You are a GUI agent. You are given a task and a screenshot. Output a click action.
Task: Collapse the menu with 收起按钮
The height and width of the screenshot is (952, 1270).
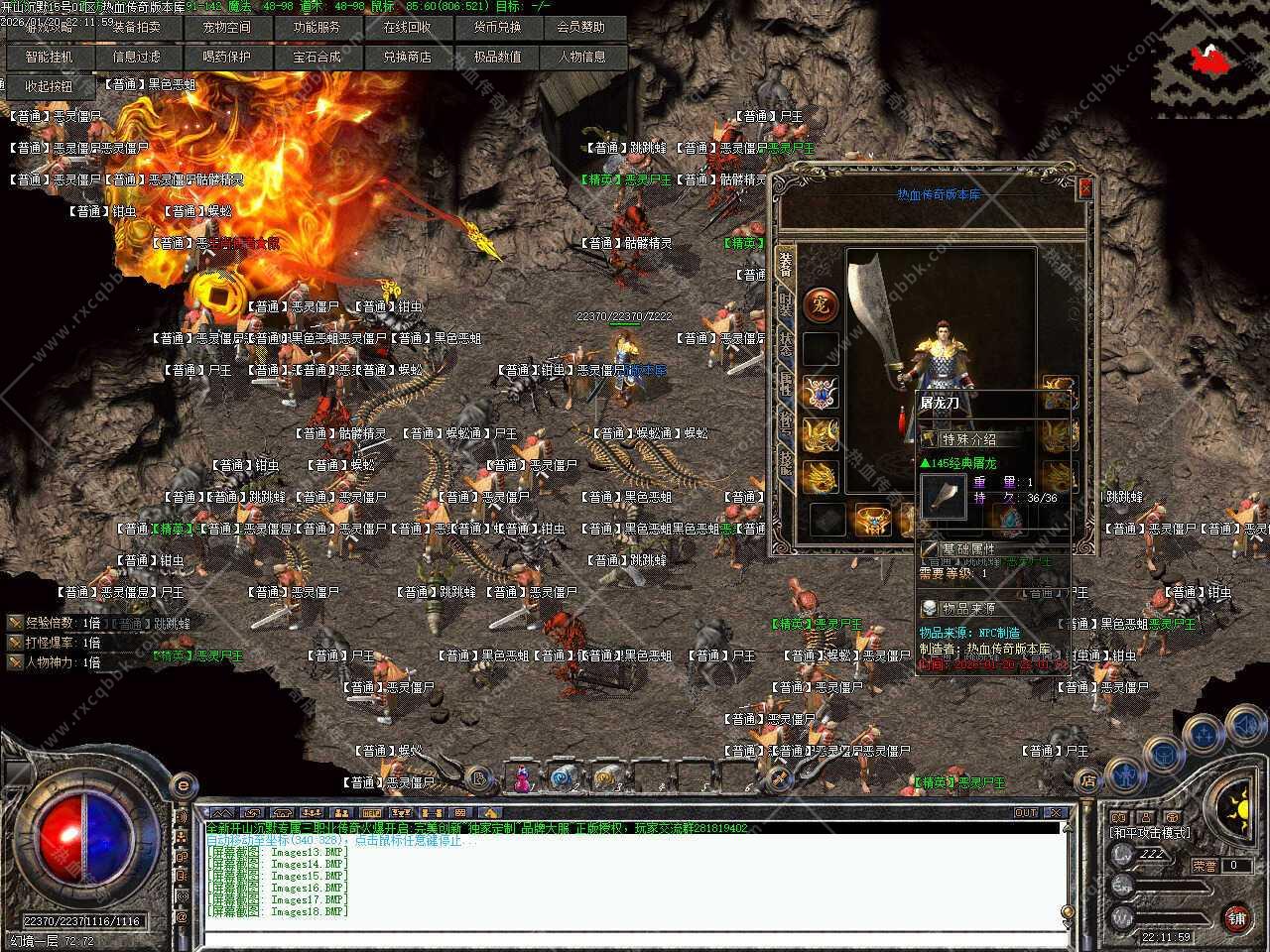(50, 87)
